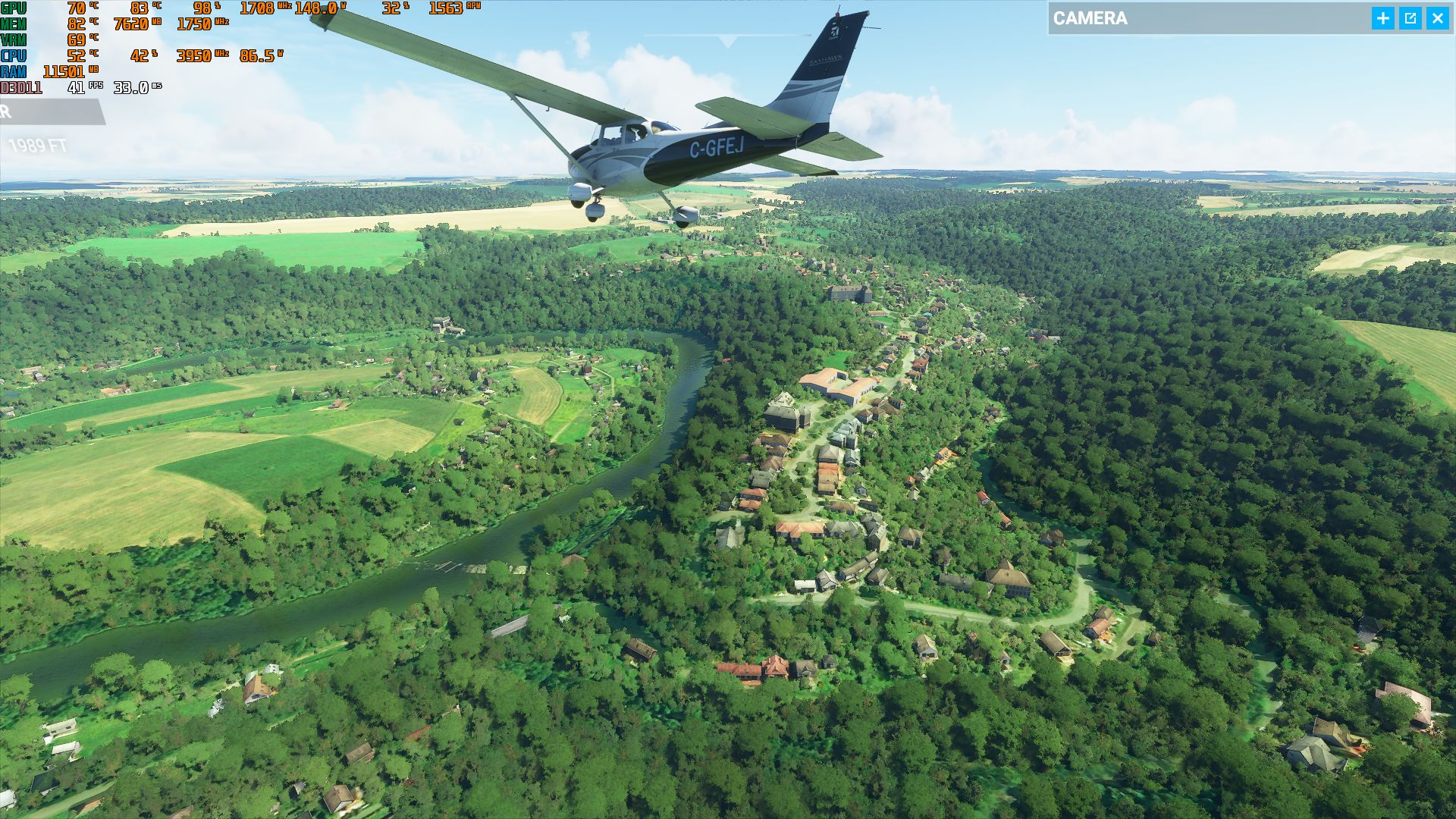1456x819 pixels.
Task: Click the D3D11 label in the stats overlay
Action: pyautogui.click(x=20, y=89)
